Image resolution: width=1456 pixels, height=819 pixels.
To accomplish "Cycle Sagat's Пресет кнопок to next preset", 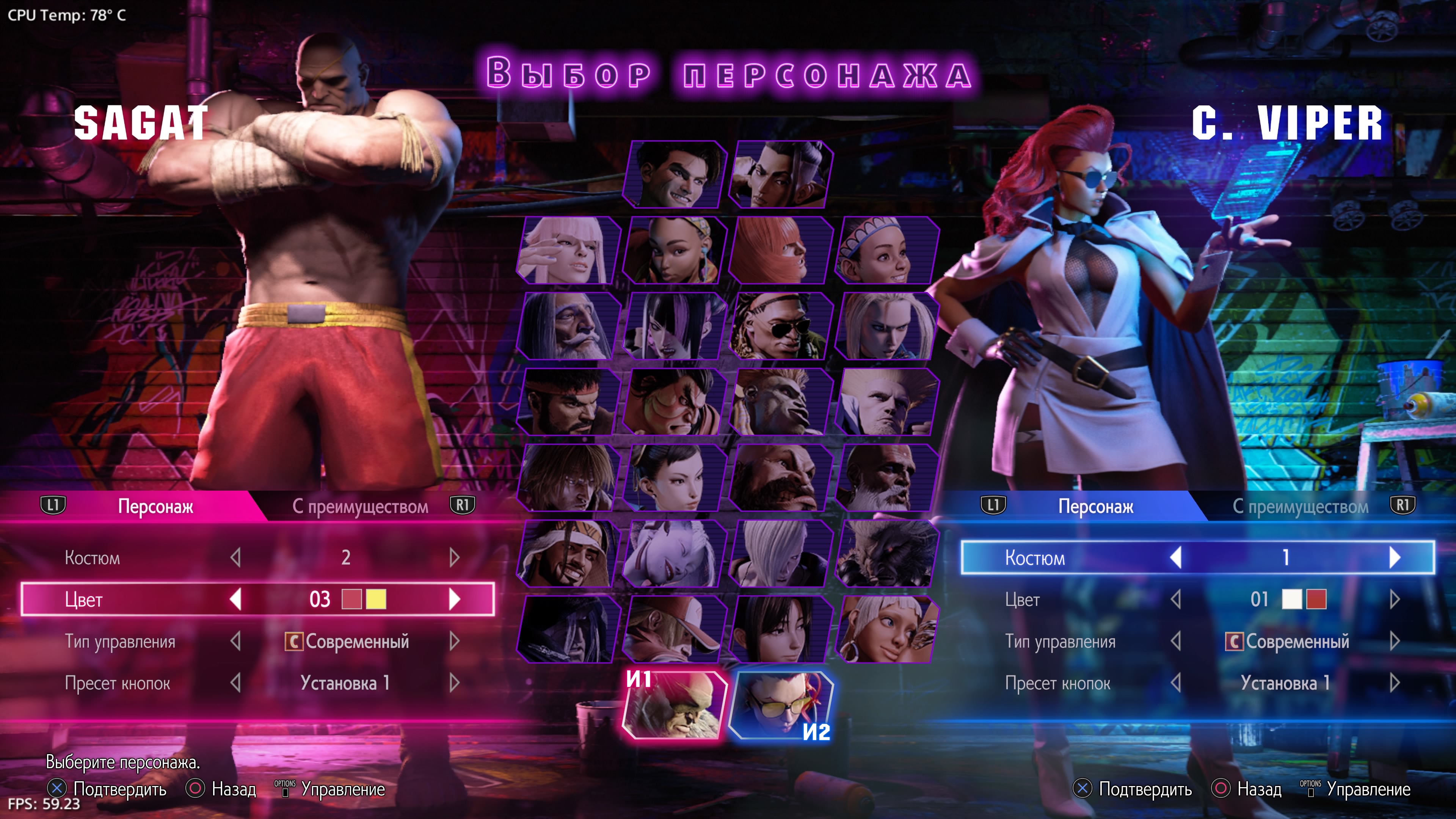I will coord(455,683).
